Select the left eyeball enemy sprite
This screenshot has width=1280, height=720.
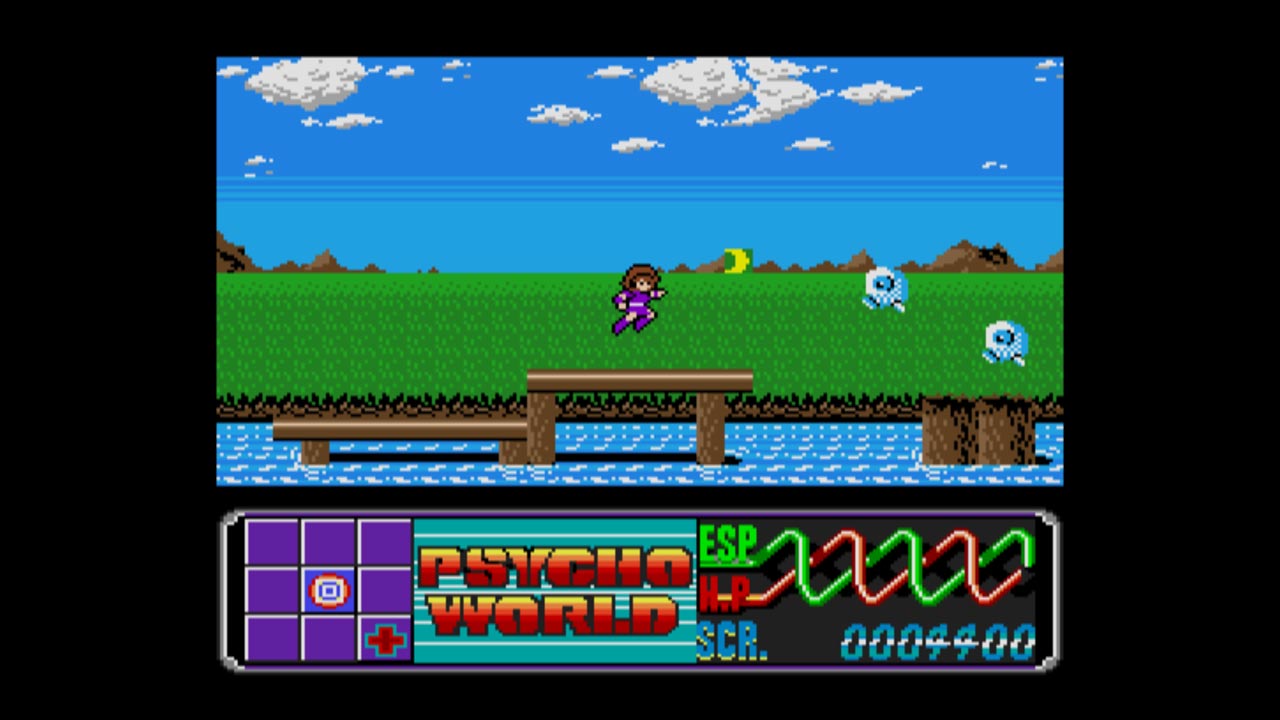pos(884,288)
